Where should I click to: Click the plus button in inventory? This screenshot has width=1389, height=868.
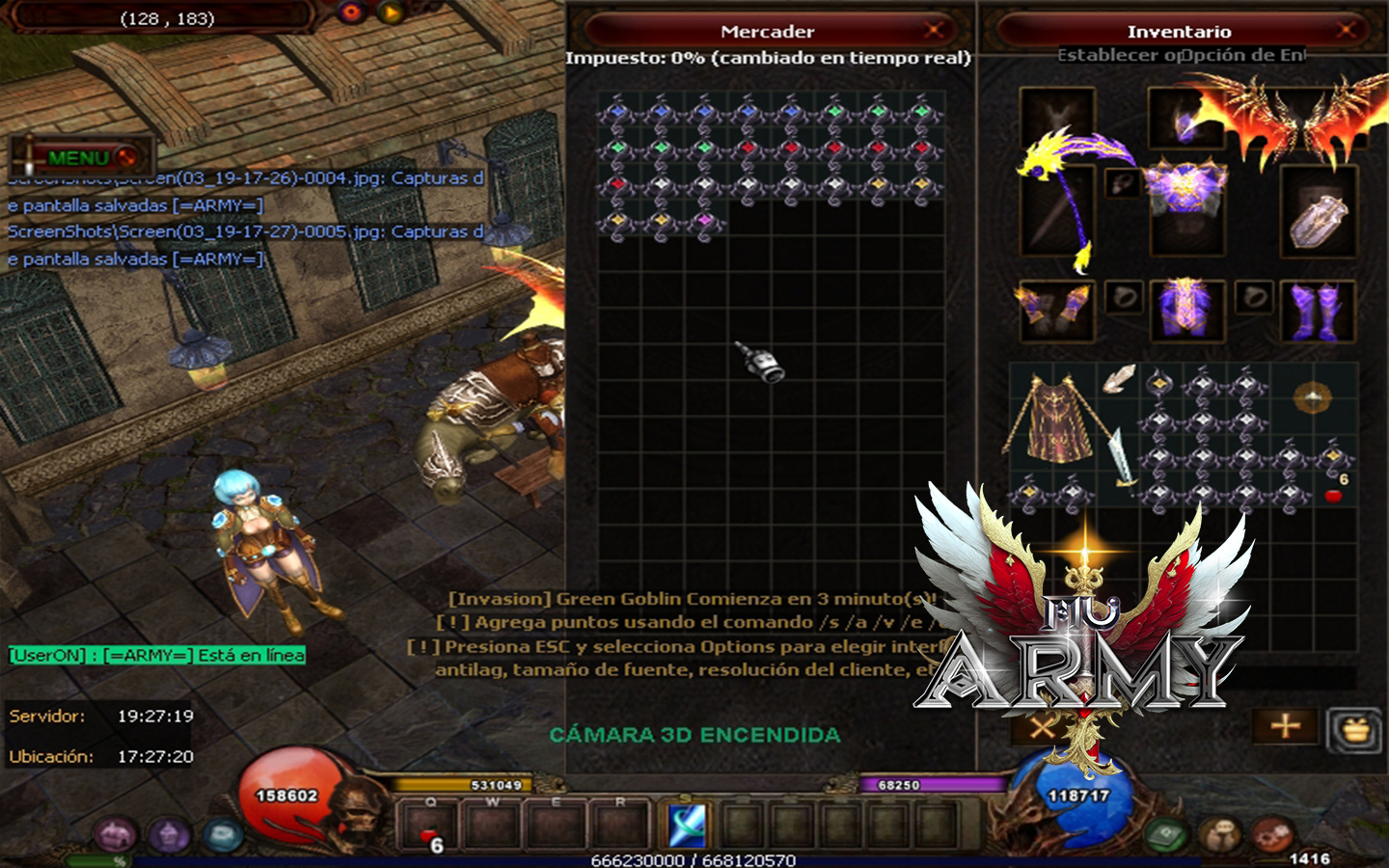(1285, 726)
